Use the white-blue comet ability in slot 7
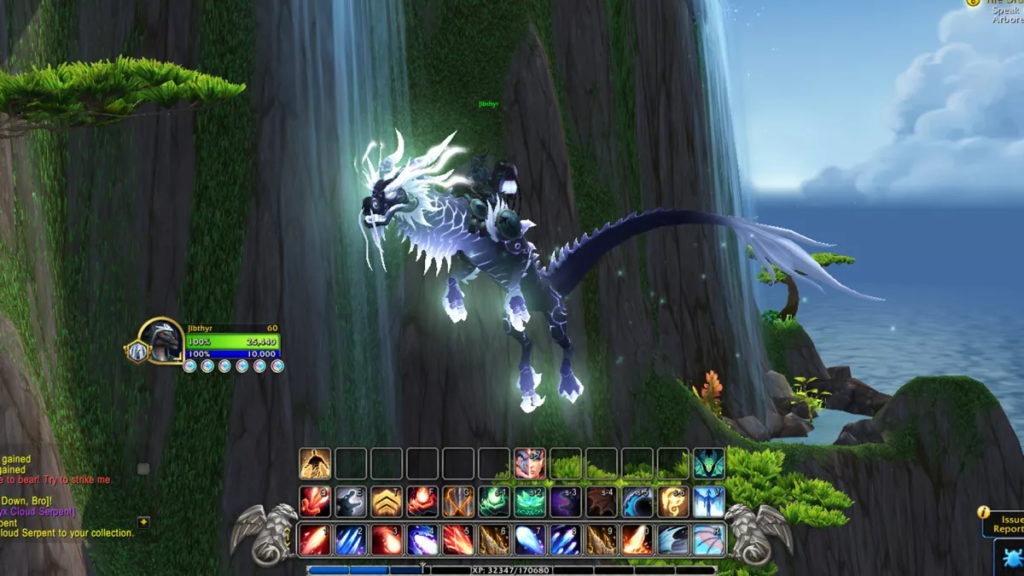1024x576 pixels. (530, 540)
